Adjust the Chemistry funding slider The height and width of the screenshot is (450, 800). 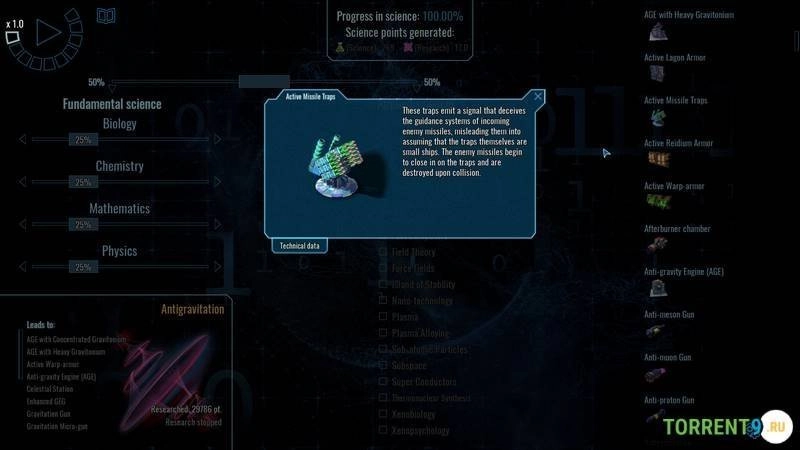(83, 183)
